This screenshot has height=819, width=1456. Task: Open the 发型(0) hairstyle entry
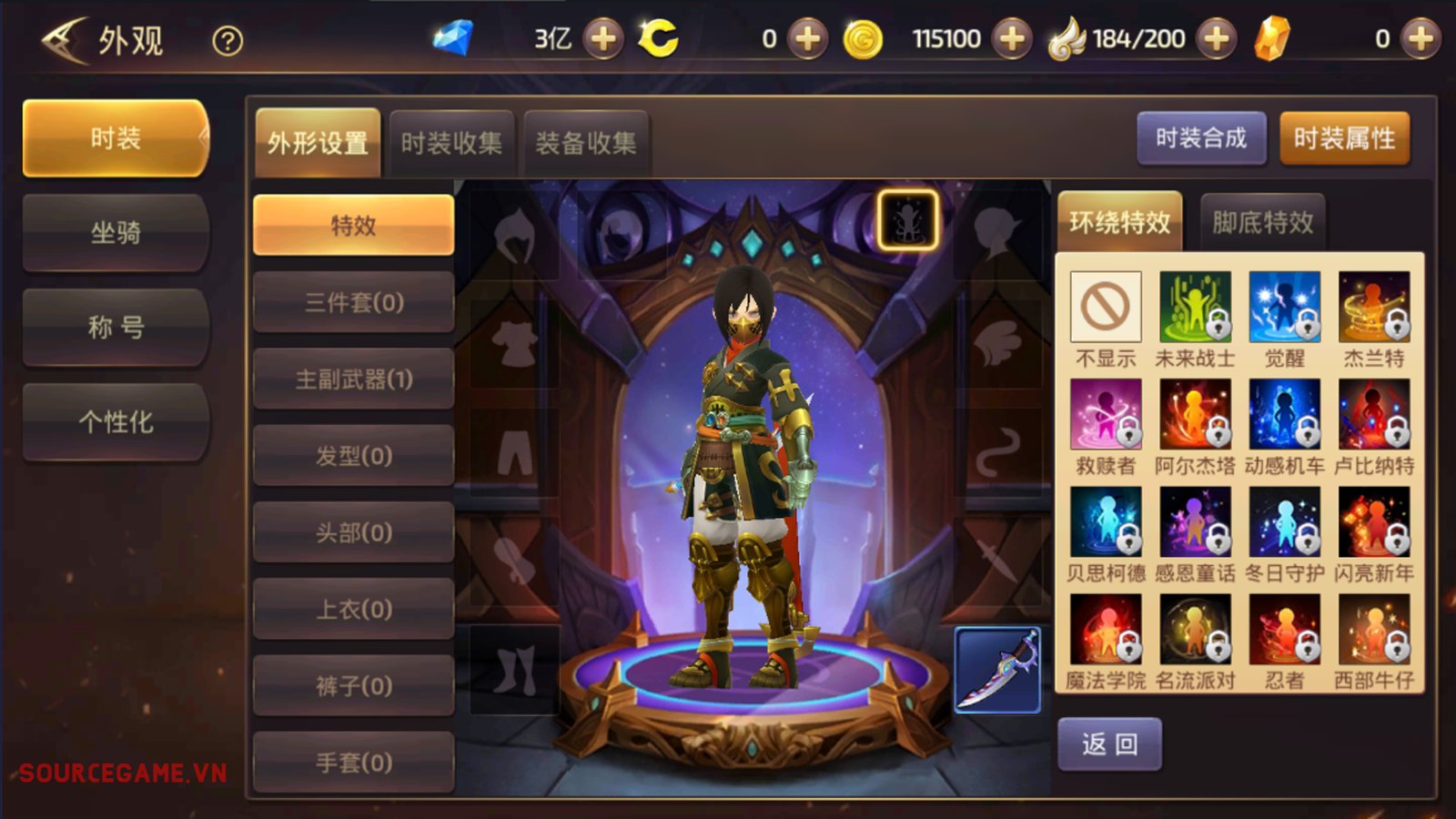(x=353, y=455)
